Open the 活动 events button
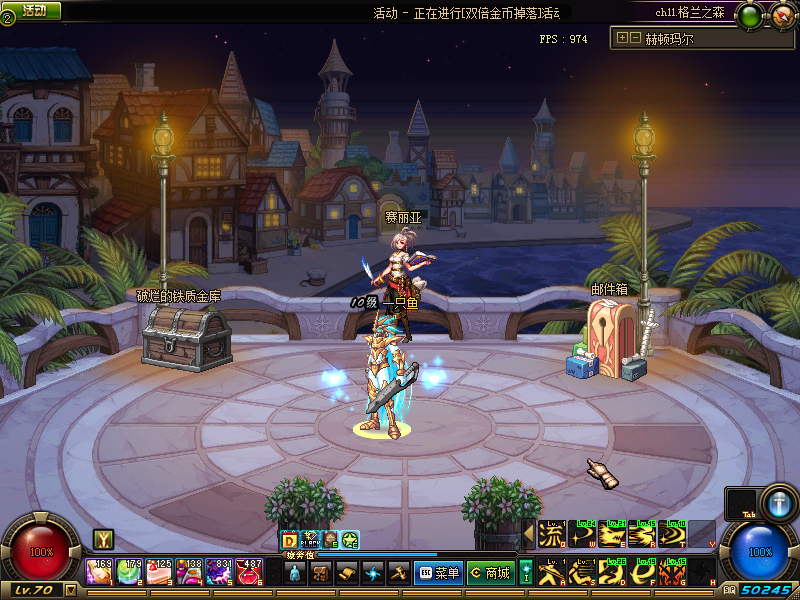The height and width of the screenshot is (600, 800). [32, 10]
